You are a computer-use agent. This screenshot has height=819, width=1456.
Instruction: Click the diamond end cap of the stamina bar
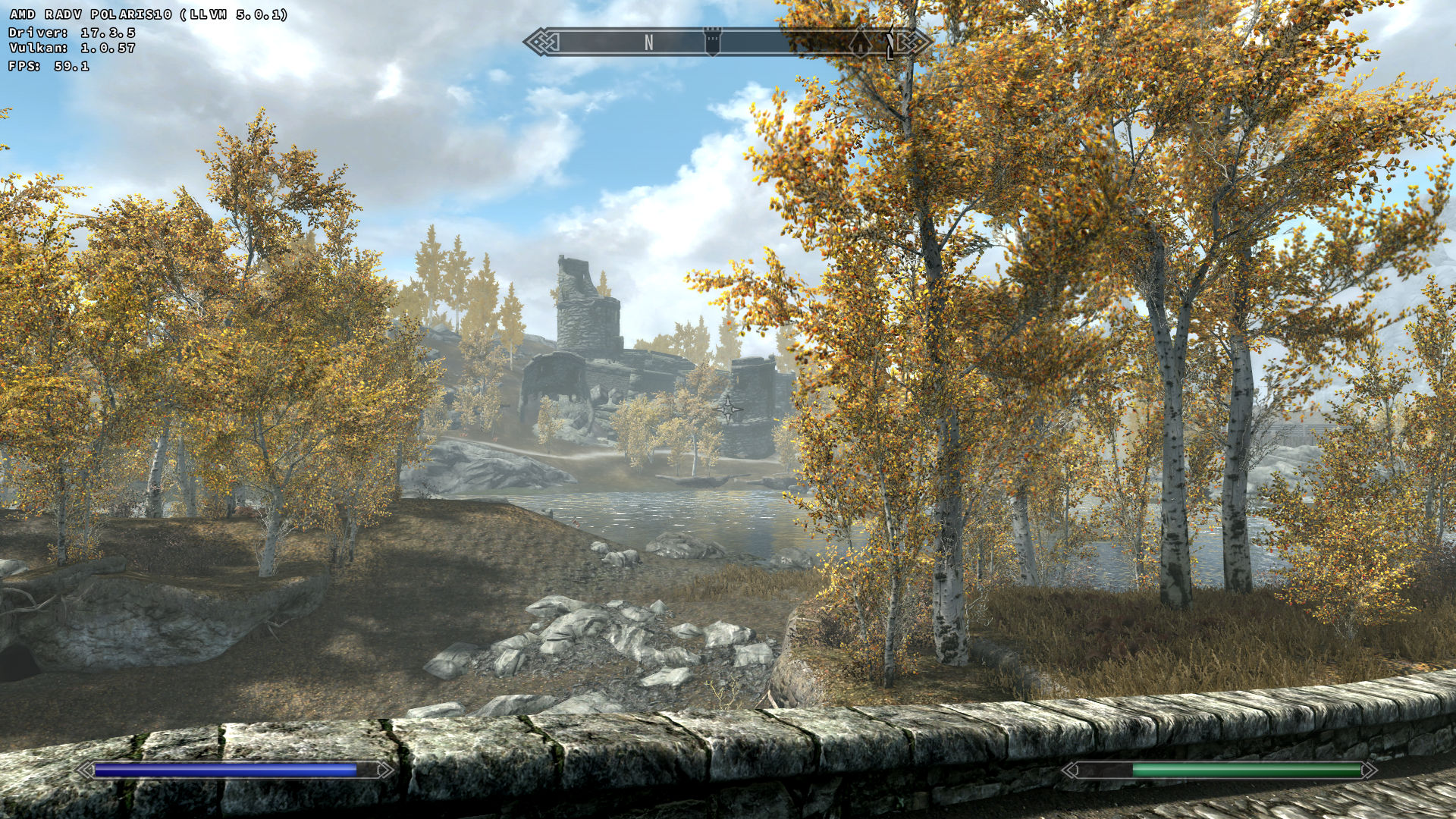[1370, 770]
